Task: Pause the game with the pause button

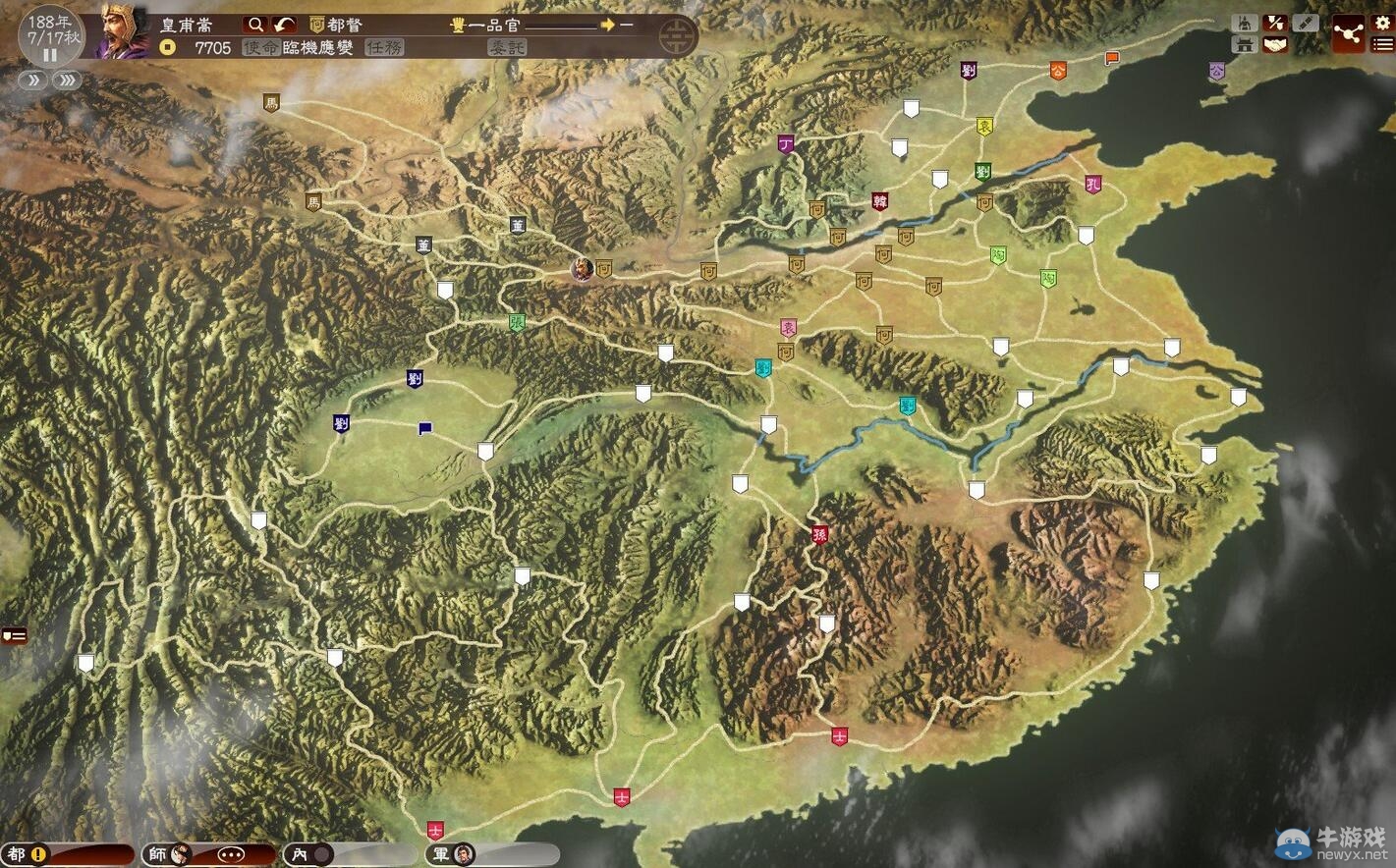Action: pyautogui.click(x=49, y=55)
